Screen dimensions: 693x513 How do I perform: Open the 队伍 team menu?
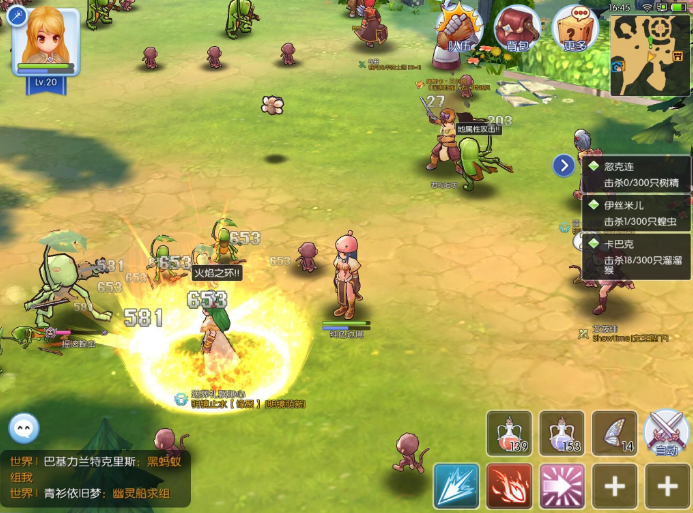coord(460,29)
